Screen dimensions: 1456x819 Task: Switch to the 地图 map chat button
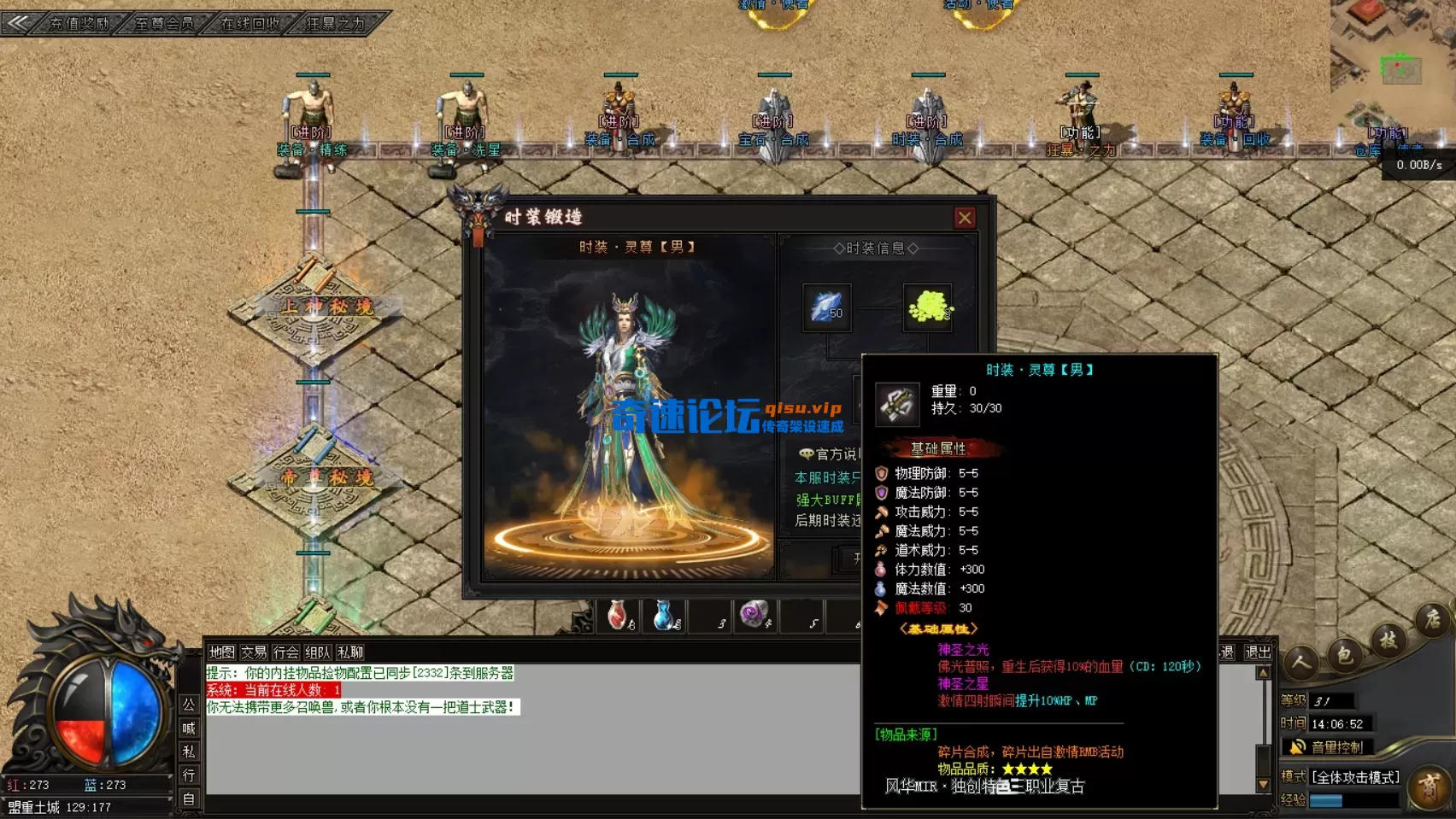221,652
